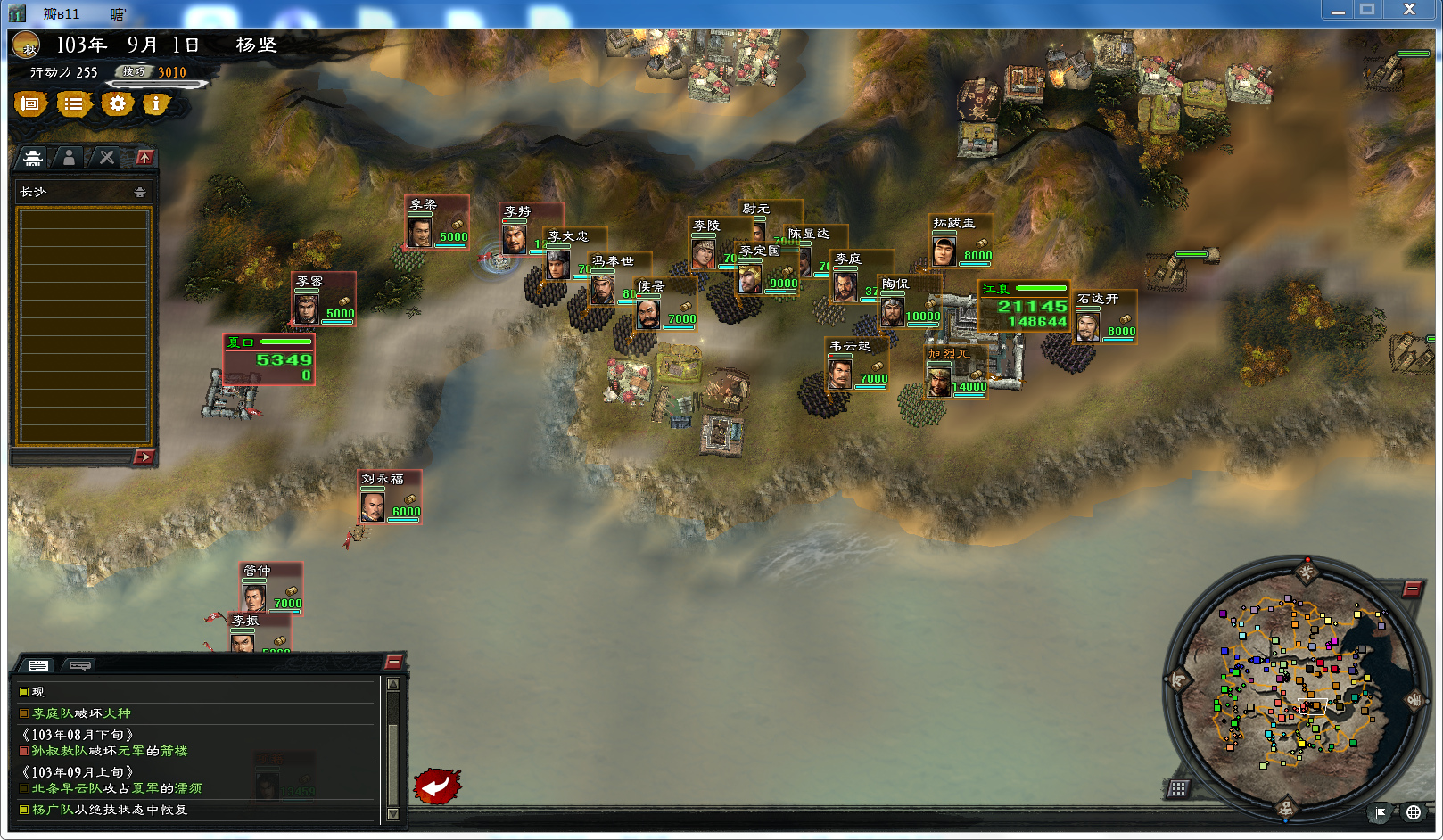
Task: Open the scroll map menu icon
Action: [30, 104]
